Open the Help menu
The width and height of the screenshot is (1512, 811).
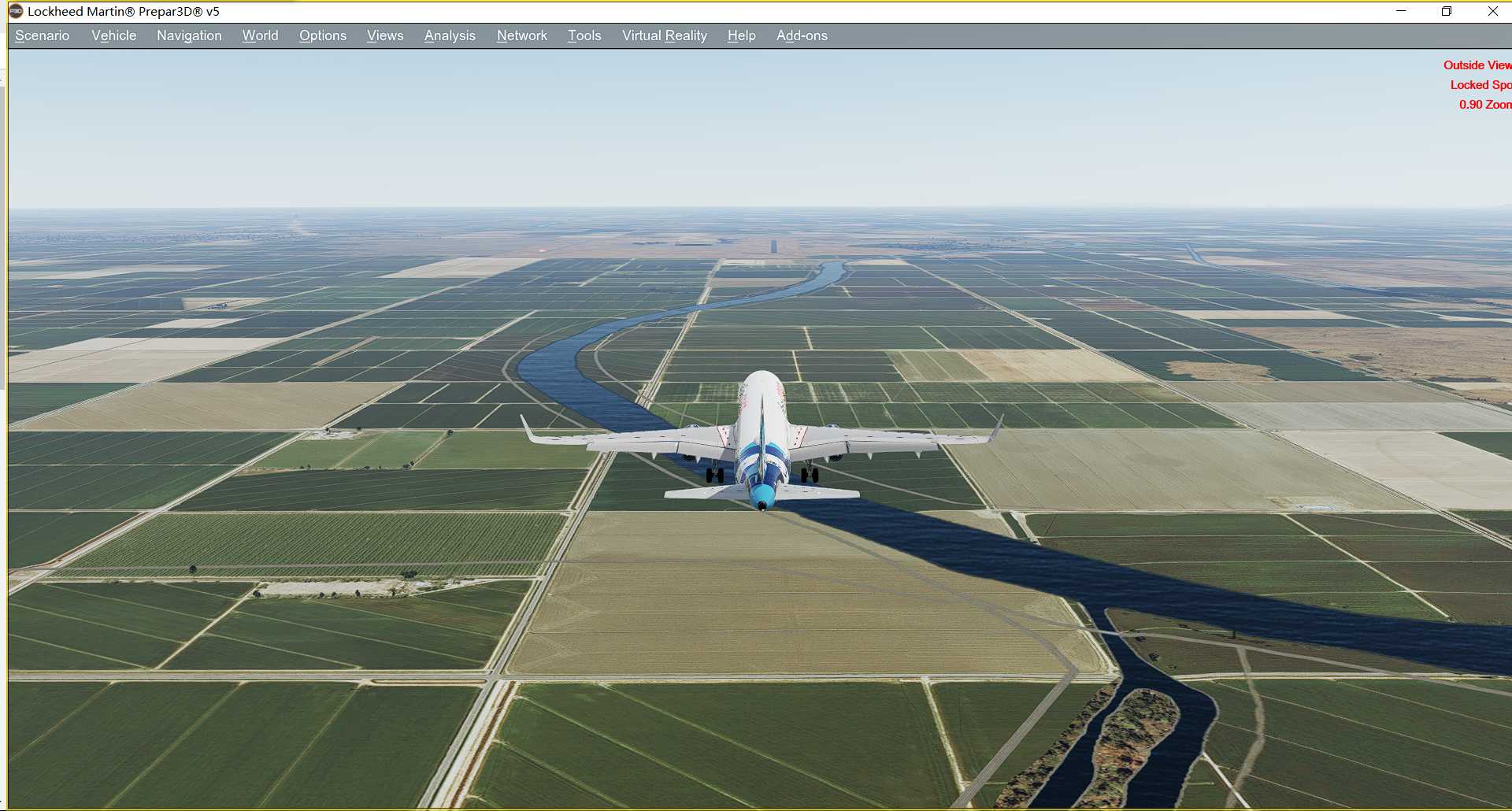pos(741,35)
